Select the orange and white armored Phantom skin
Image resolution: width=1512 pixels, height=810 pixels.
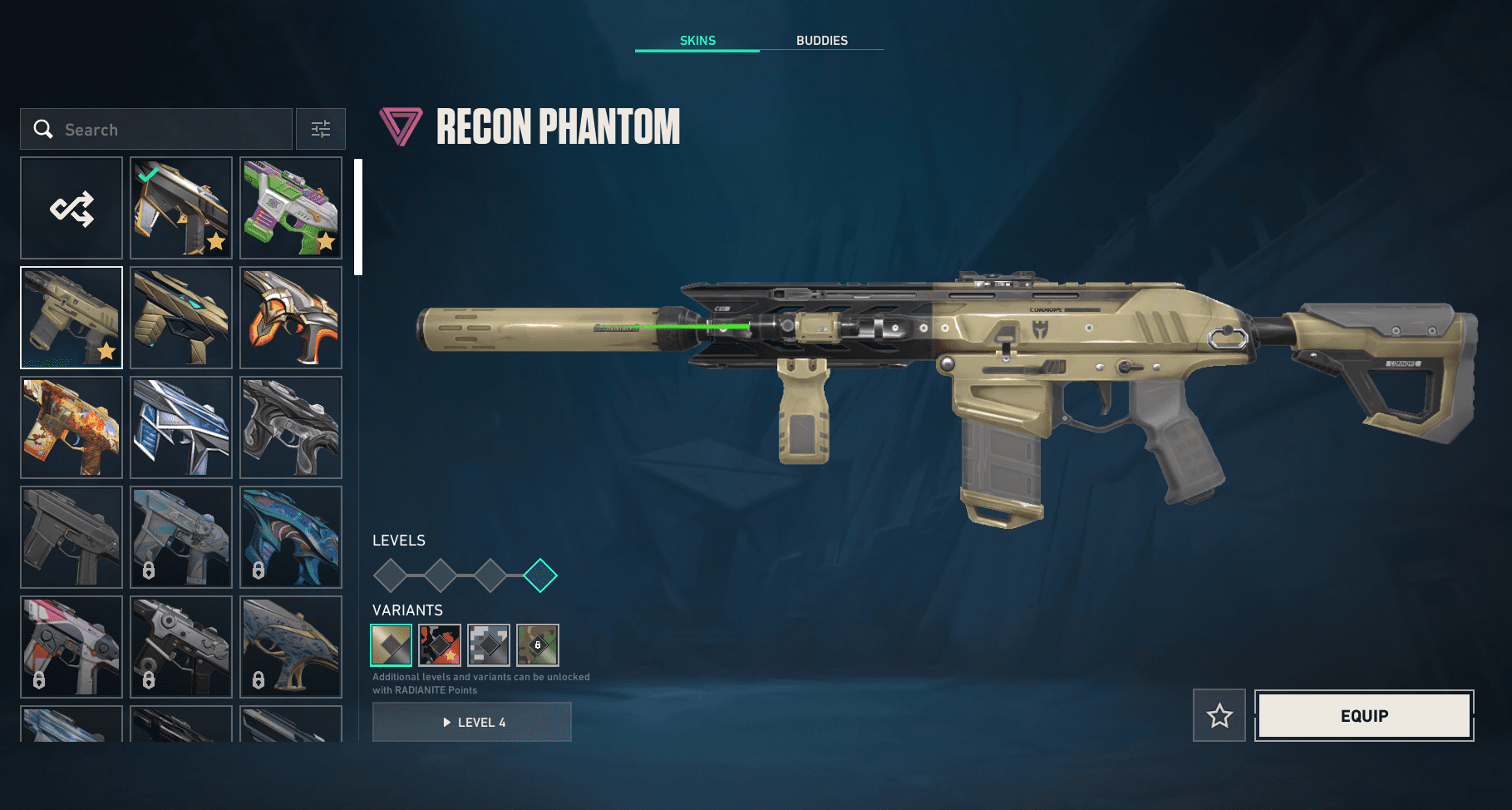pos(291,318)
